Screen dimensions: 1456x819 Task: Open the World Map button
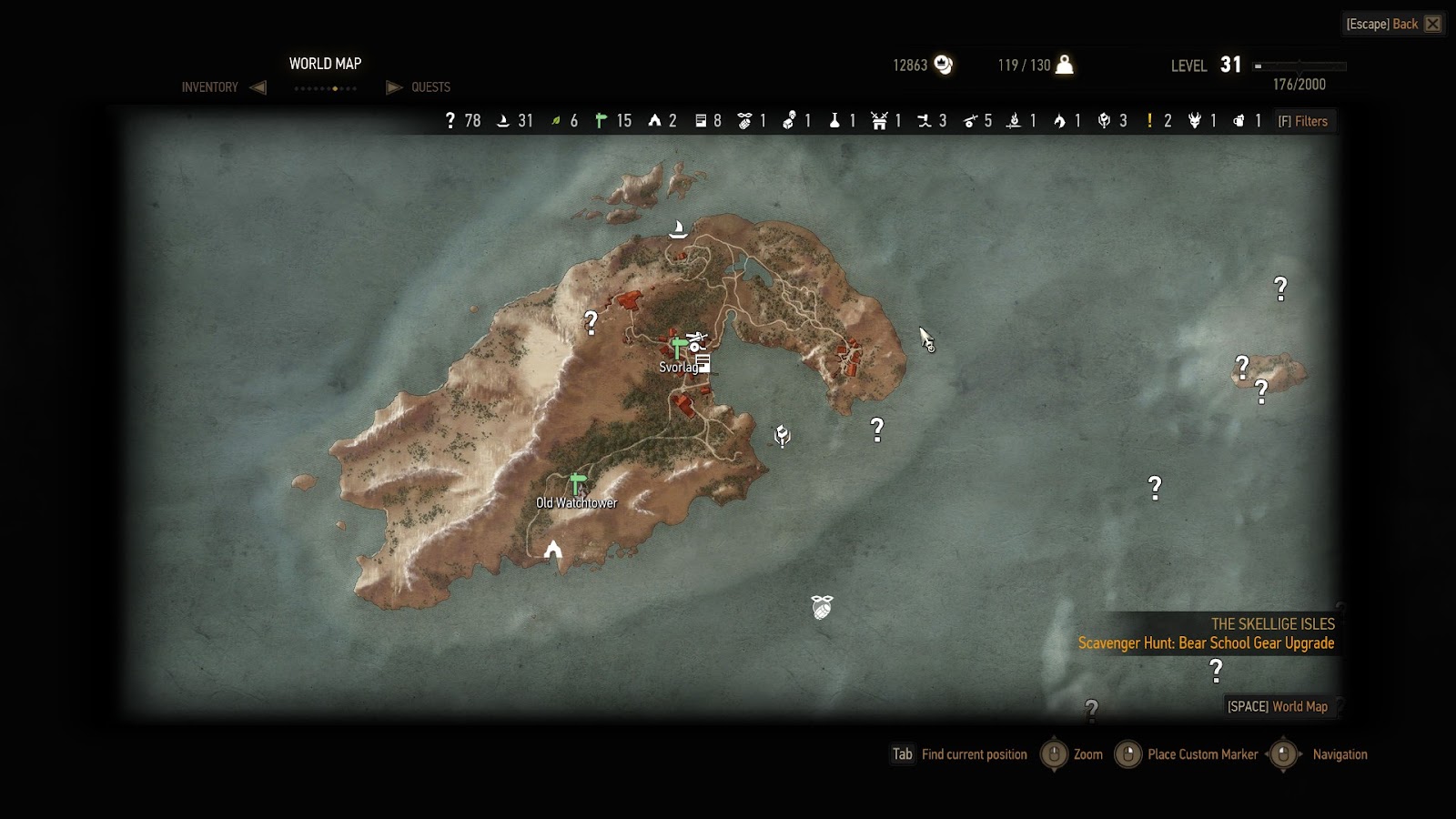coord(1277,706)
